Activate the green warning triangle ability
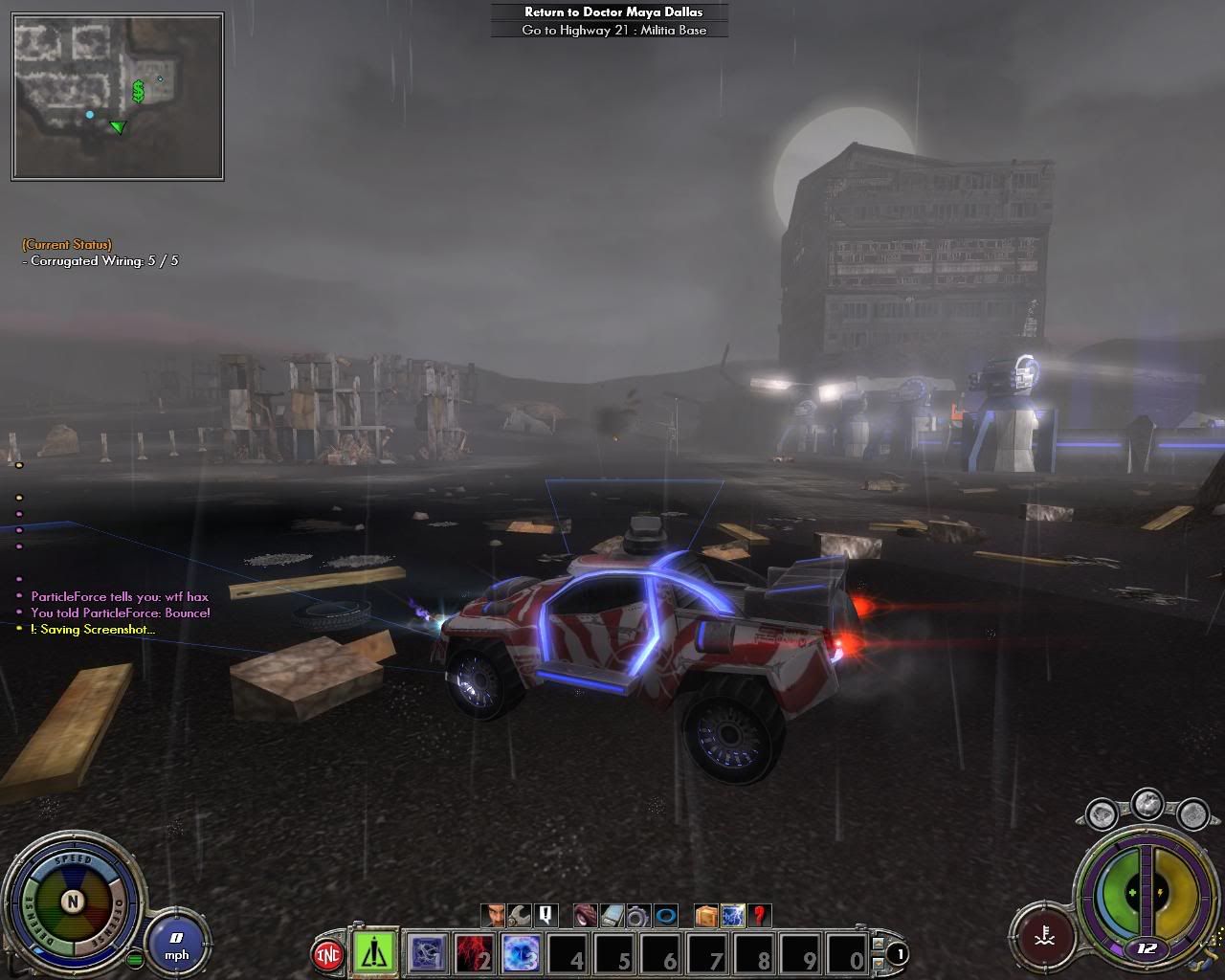 374,953
